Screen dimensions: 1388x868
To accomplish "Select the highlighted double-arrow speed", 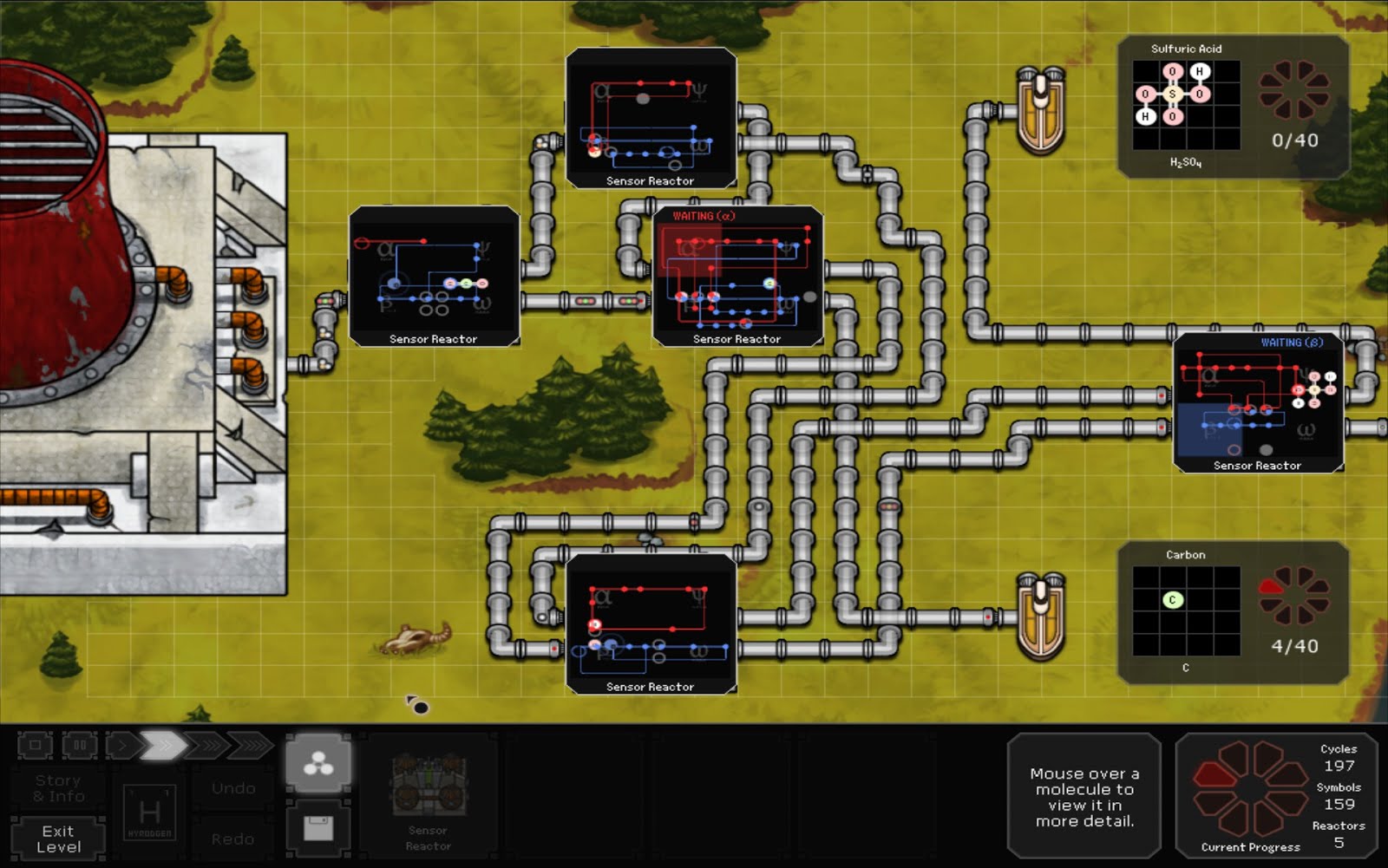I will pyautogui.click(x=163, y=745).
